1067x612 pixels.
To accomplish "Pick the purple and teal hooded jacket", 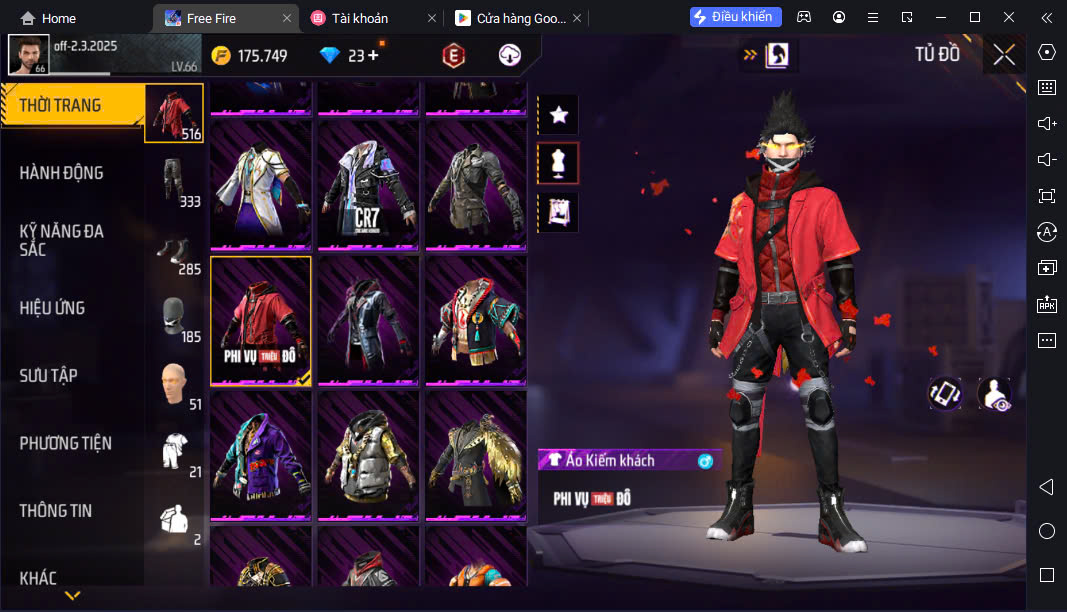I will [x=261, y=454].
